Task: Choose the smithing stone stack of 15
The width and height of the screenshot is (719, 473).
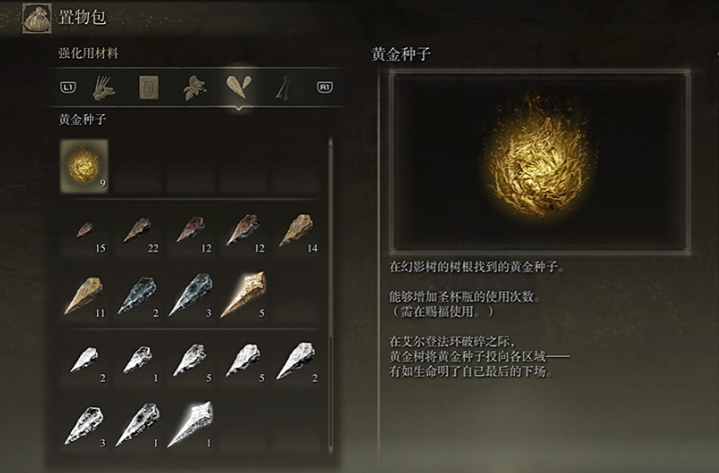Action: click(x=84, y=232)
